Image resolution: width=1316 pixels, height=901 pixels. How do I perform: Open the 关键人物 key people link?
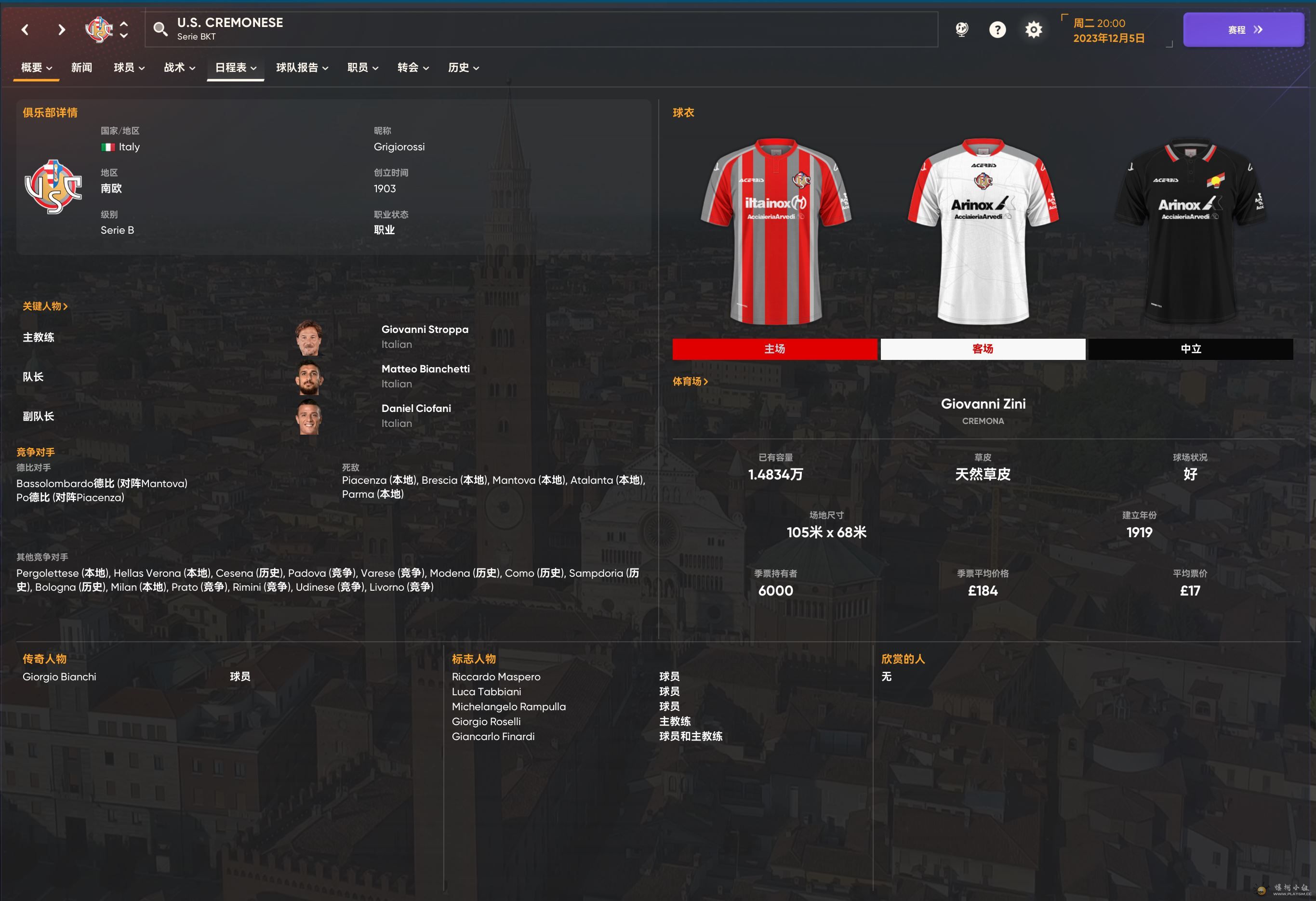click(x=45, y=306)
